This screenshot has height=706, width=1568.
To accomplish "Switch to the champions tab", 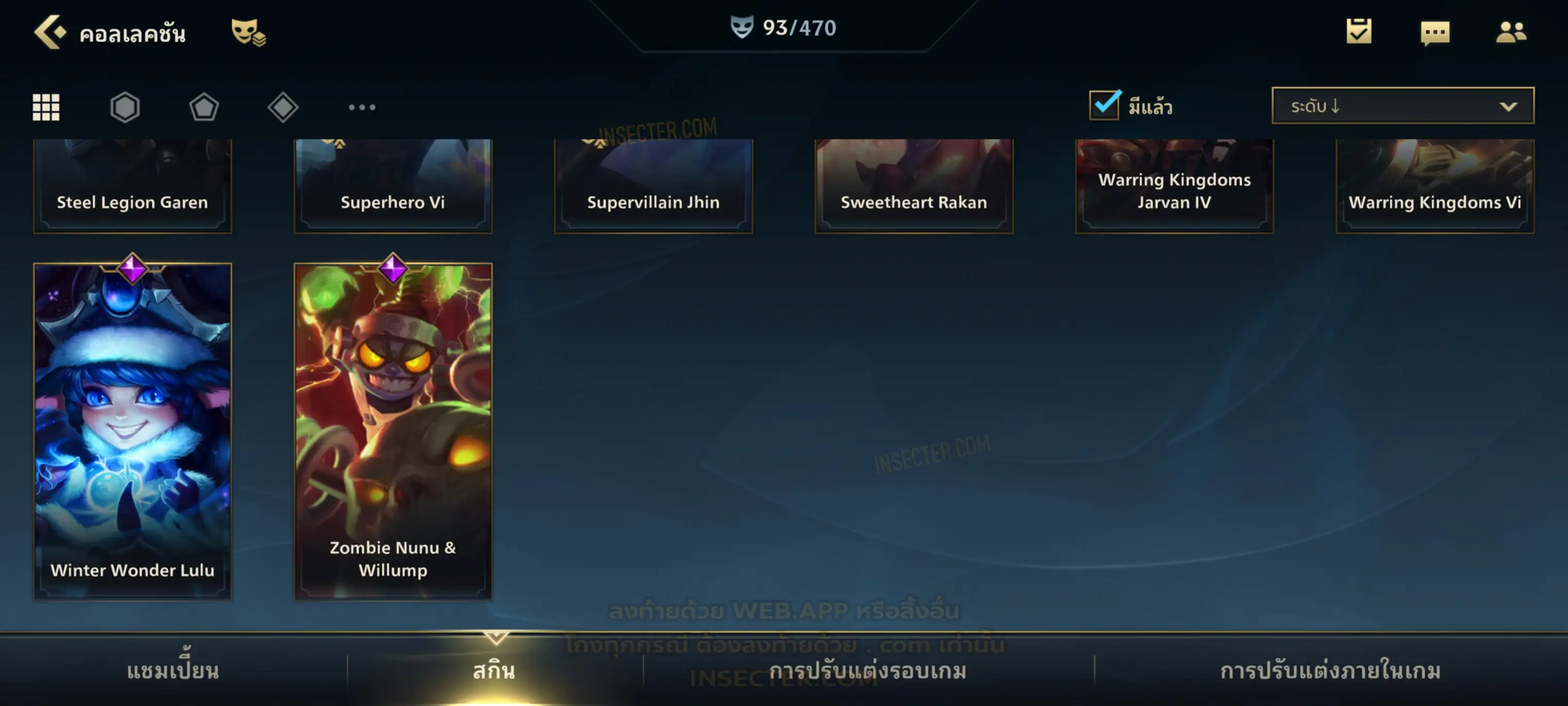I will point(173,670).
